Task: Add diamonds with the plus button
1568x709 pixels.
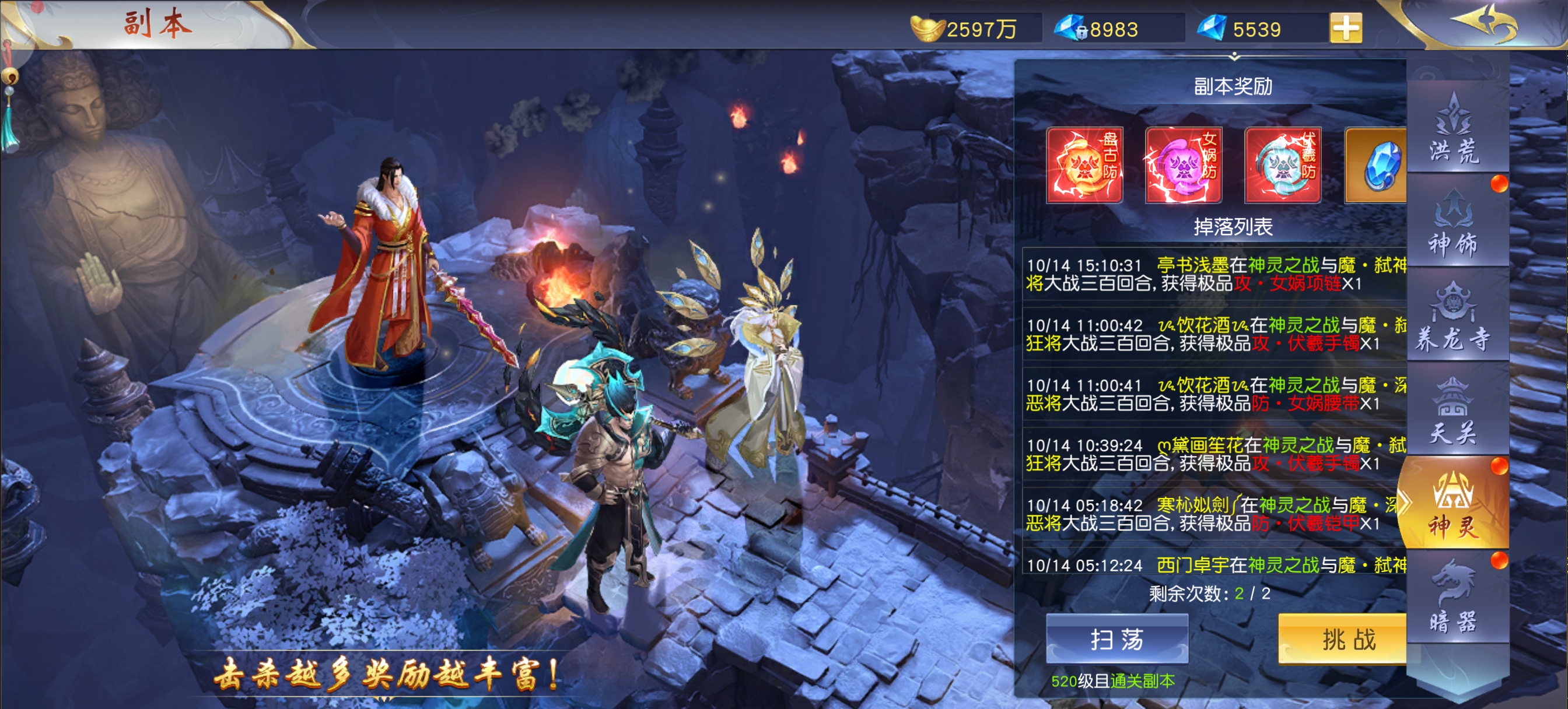Action: [x=1346, y=28]
